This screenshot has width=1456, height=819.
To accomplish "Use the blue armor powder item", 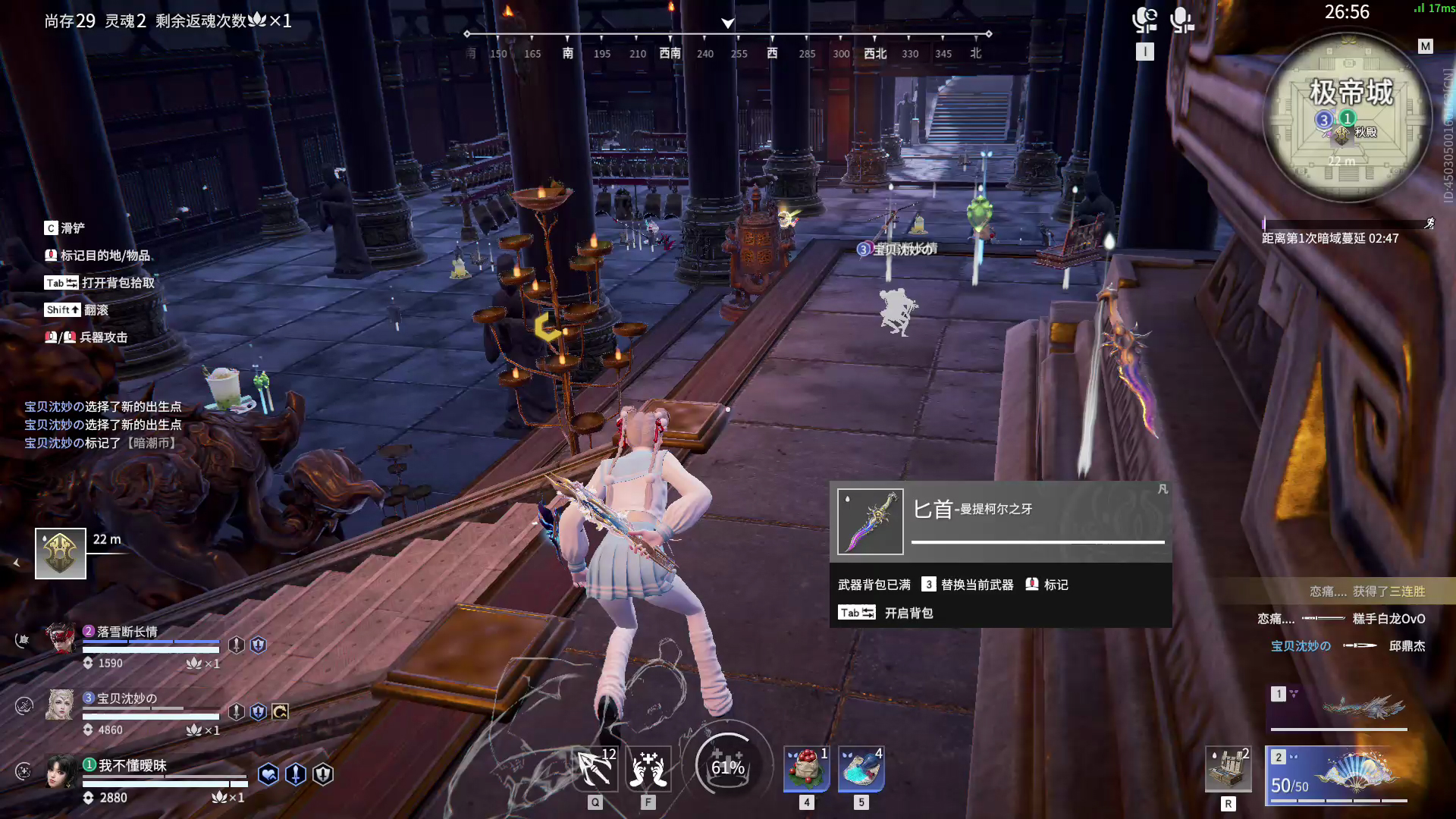I will click(x=861, y=769).
